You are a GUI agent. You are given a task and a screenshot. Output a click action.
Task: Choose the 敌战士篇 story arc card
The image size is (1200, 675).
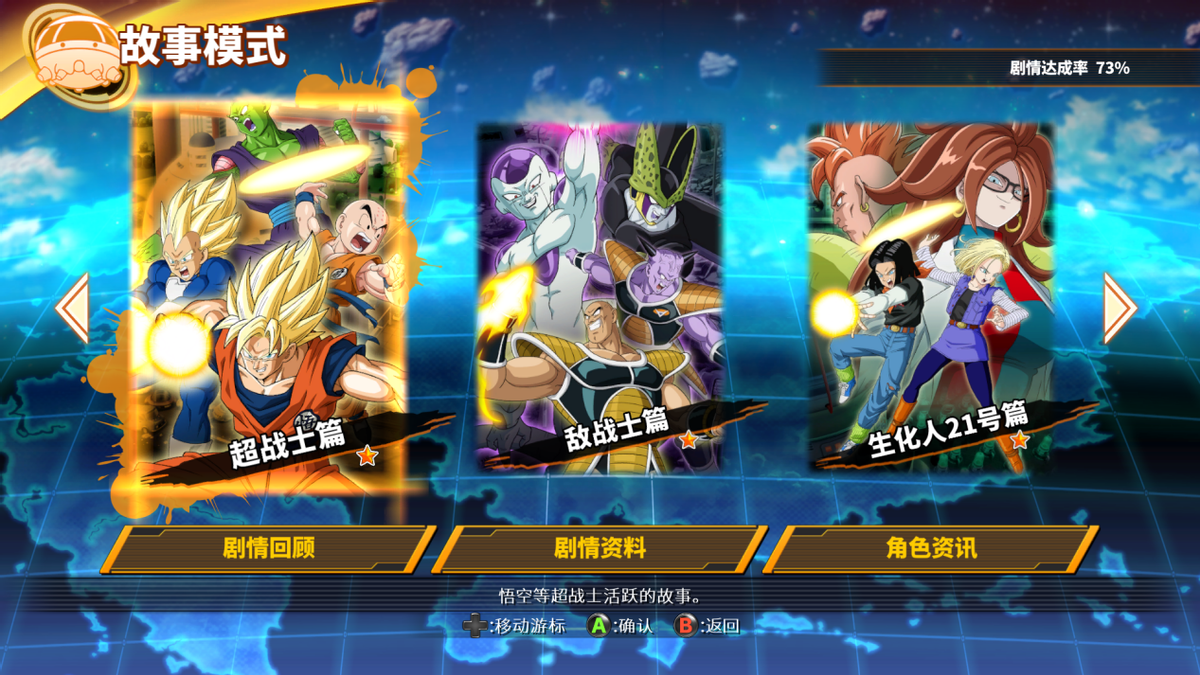pos(600,297)
